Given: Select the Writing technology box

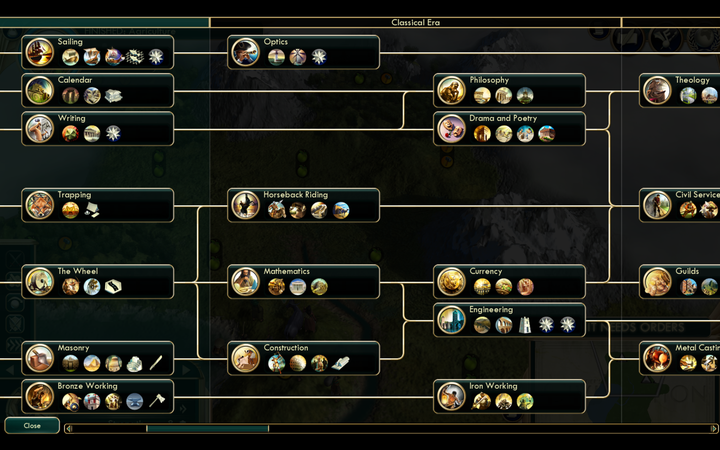Looking at the screenshot, I should (x=98, y=128).
